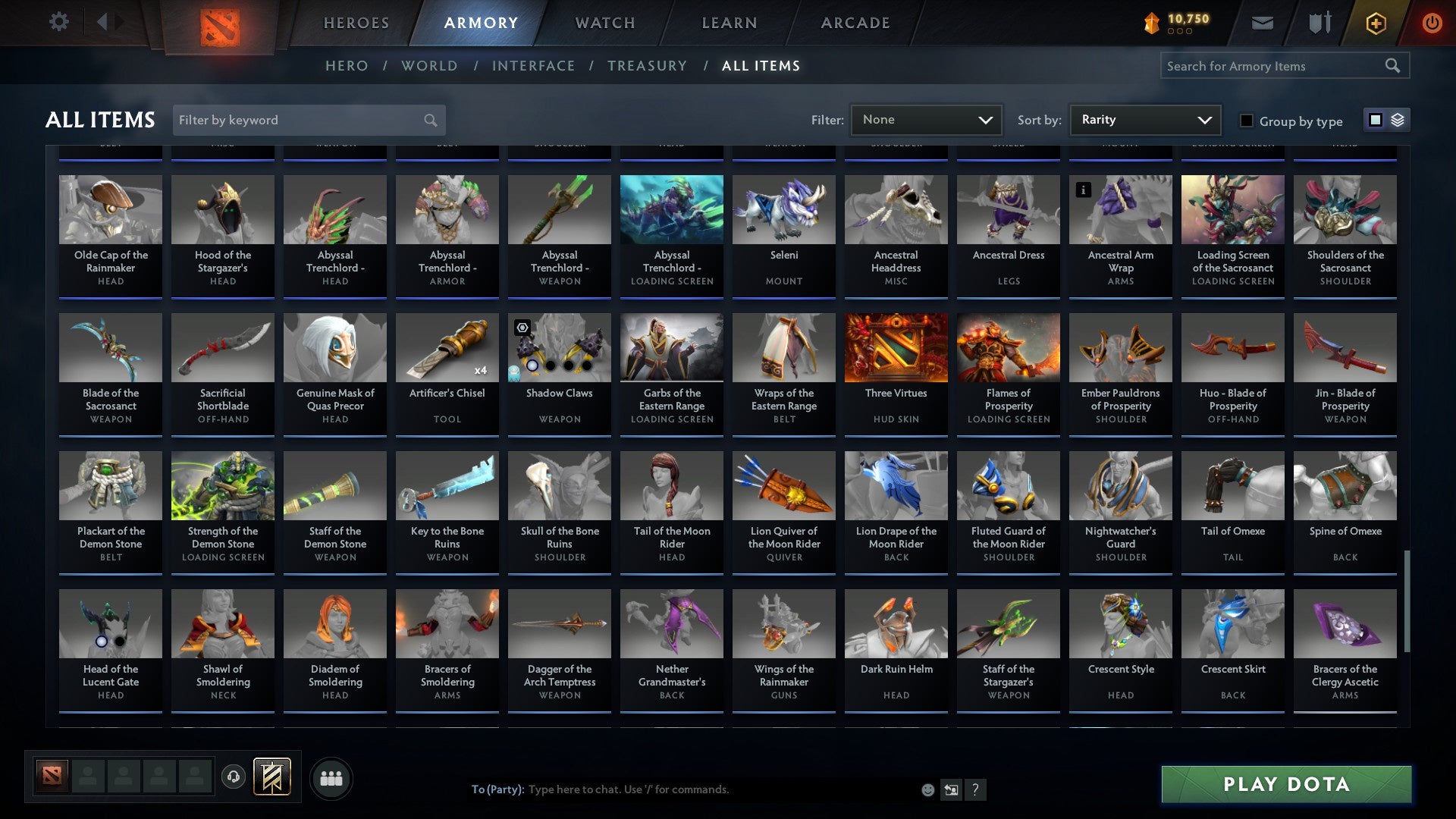1456x819 pixels.
Task: Open the Filter dropdown set to None
Action: click(x=926, y=119)
